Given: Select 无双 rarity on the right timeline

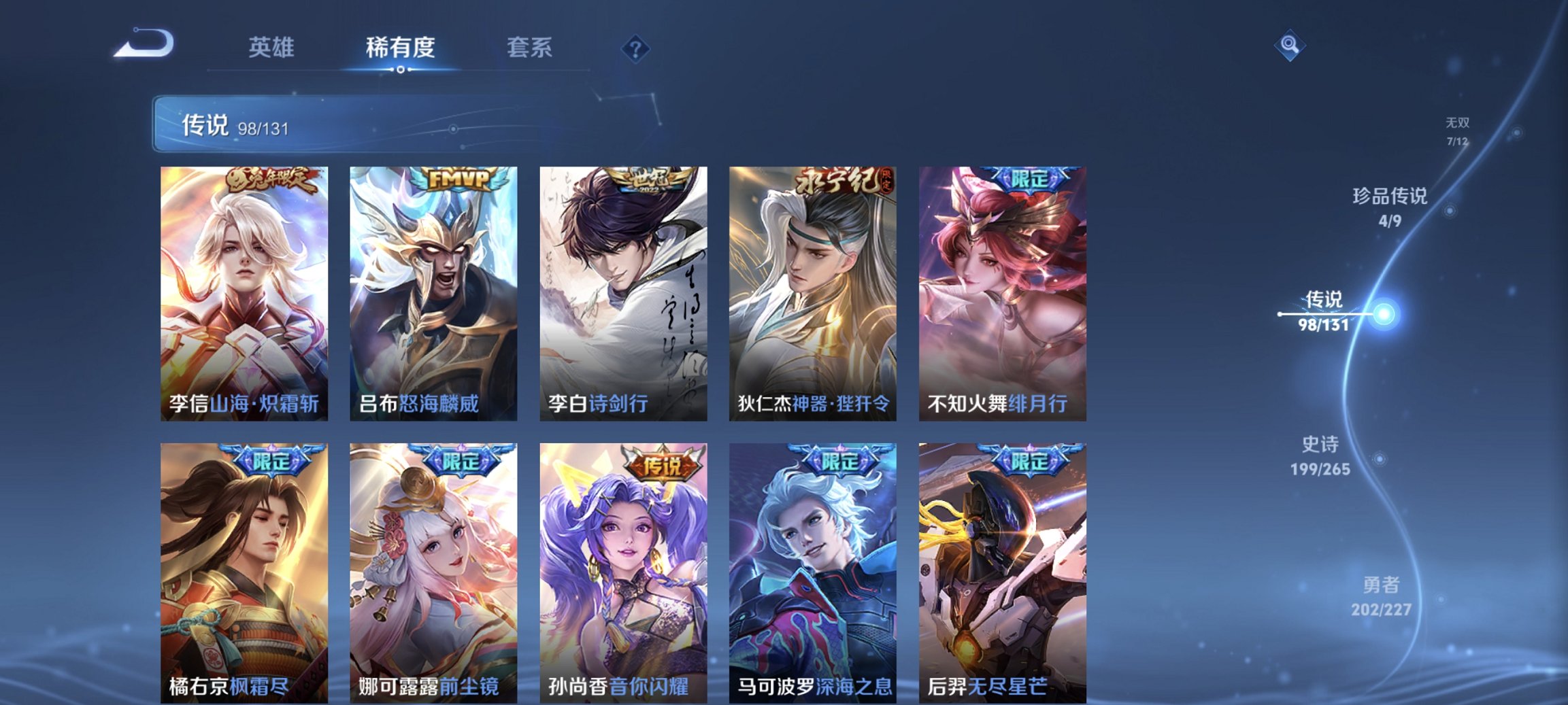Looking at the screenshot, I should click(1458, 125).
